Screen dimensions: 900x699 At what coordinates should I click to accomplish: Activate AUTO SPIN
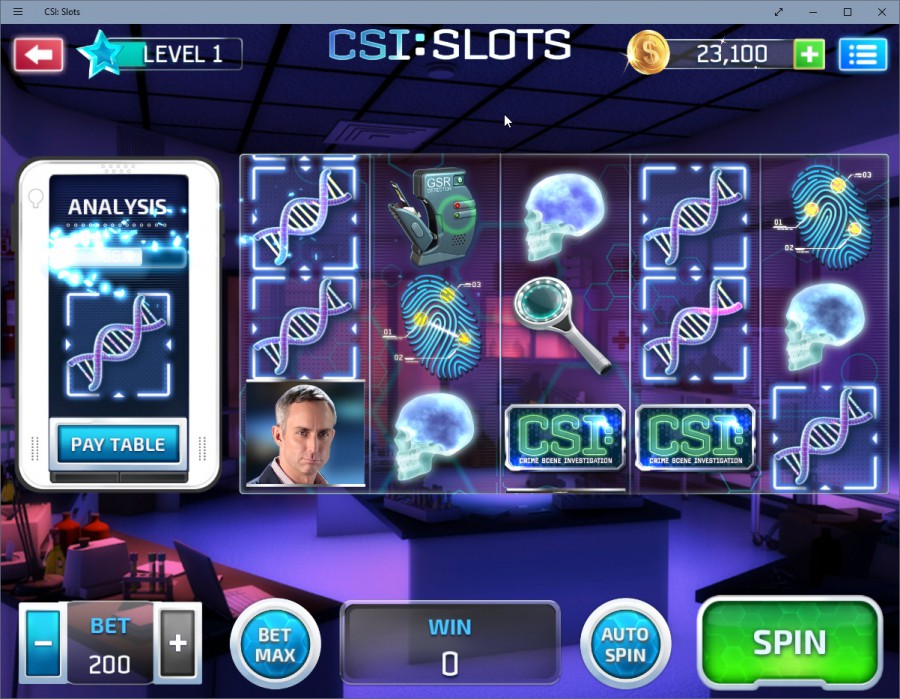pyautogui.click(x=625, y=643)
